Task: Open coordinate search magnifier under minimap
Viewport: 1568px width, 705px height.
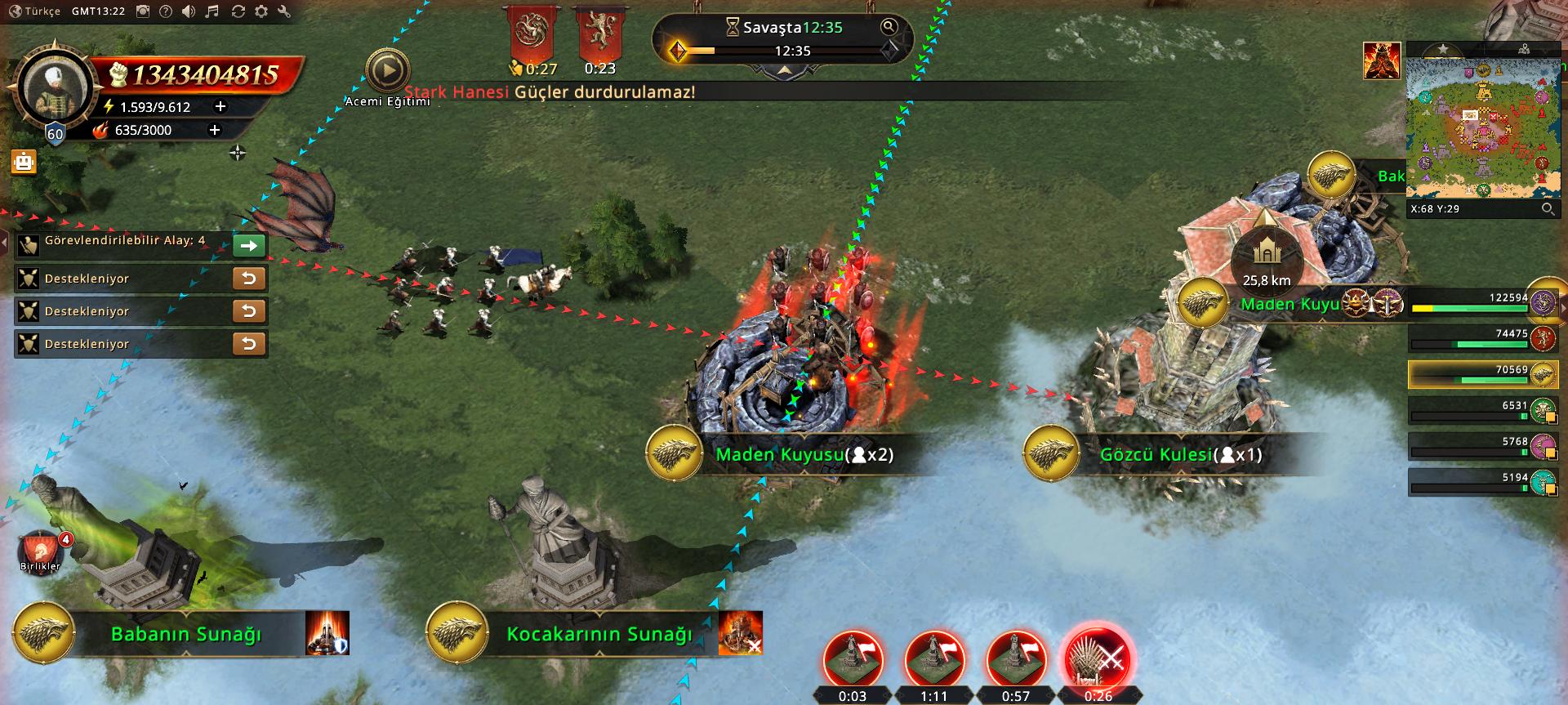Action: (x=1548, y=209)
